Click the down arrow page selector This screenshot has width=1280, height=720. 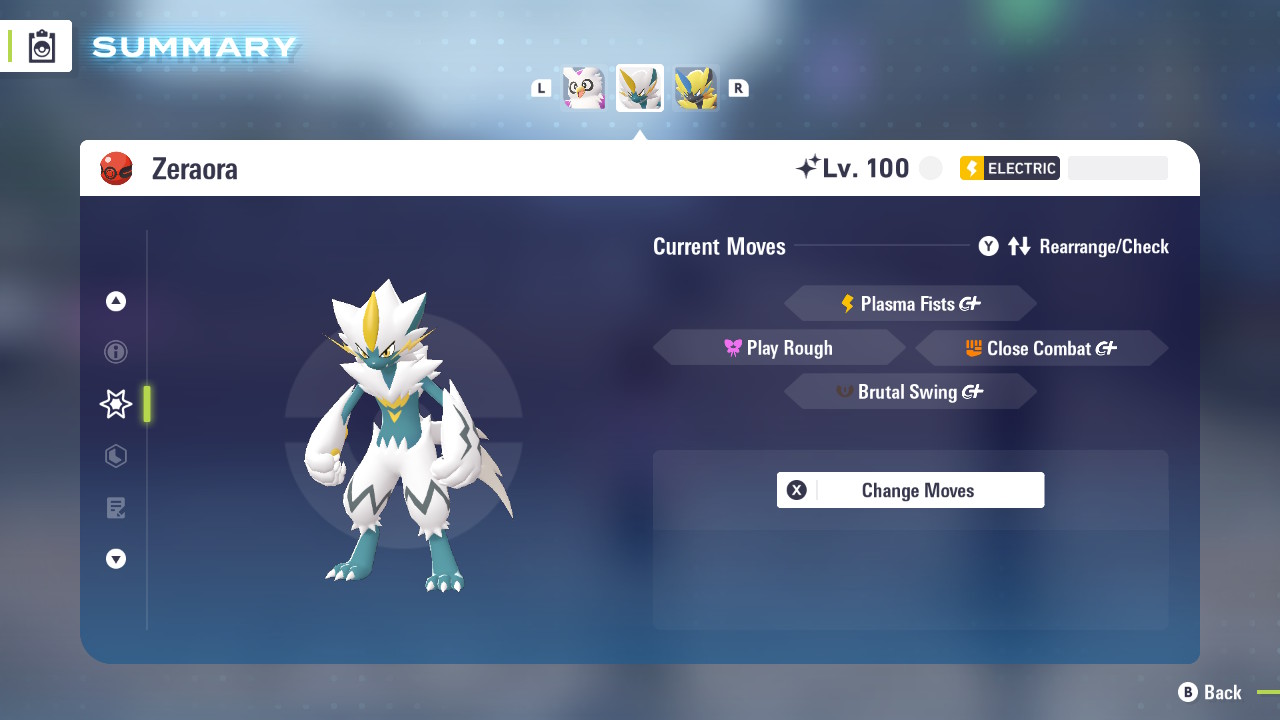(x=116, y=559)
